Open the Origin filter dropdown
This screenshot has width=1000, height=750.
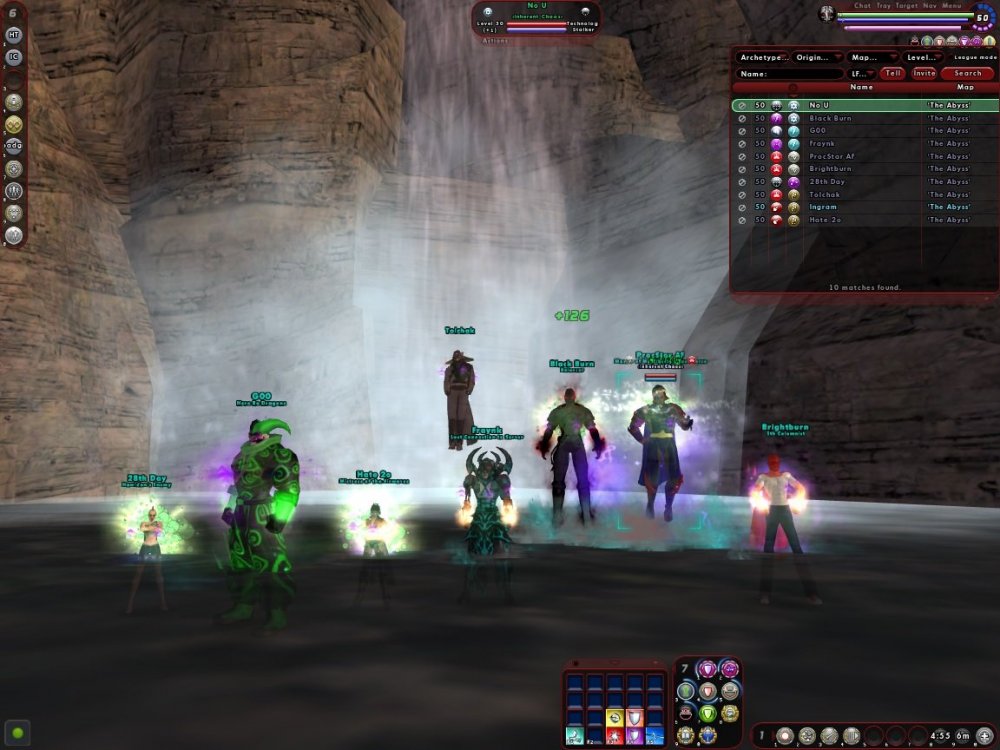coord(817,57)
